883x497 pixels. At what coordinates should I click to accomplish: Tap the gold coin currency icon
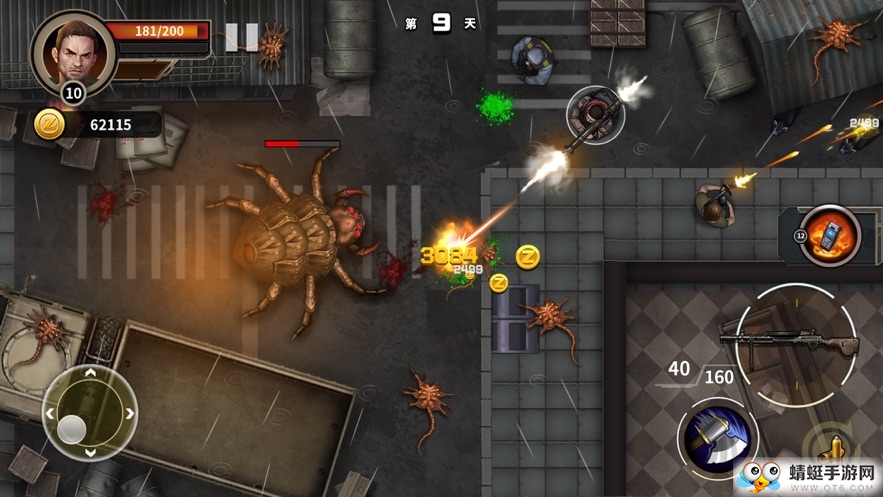tap(50, 125)
